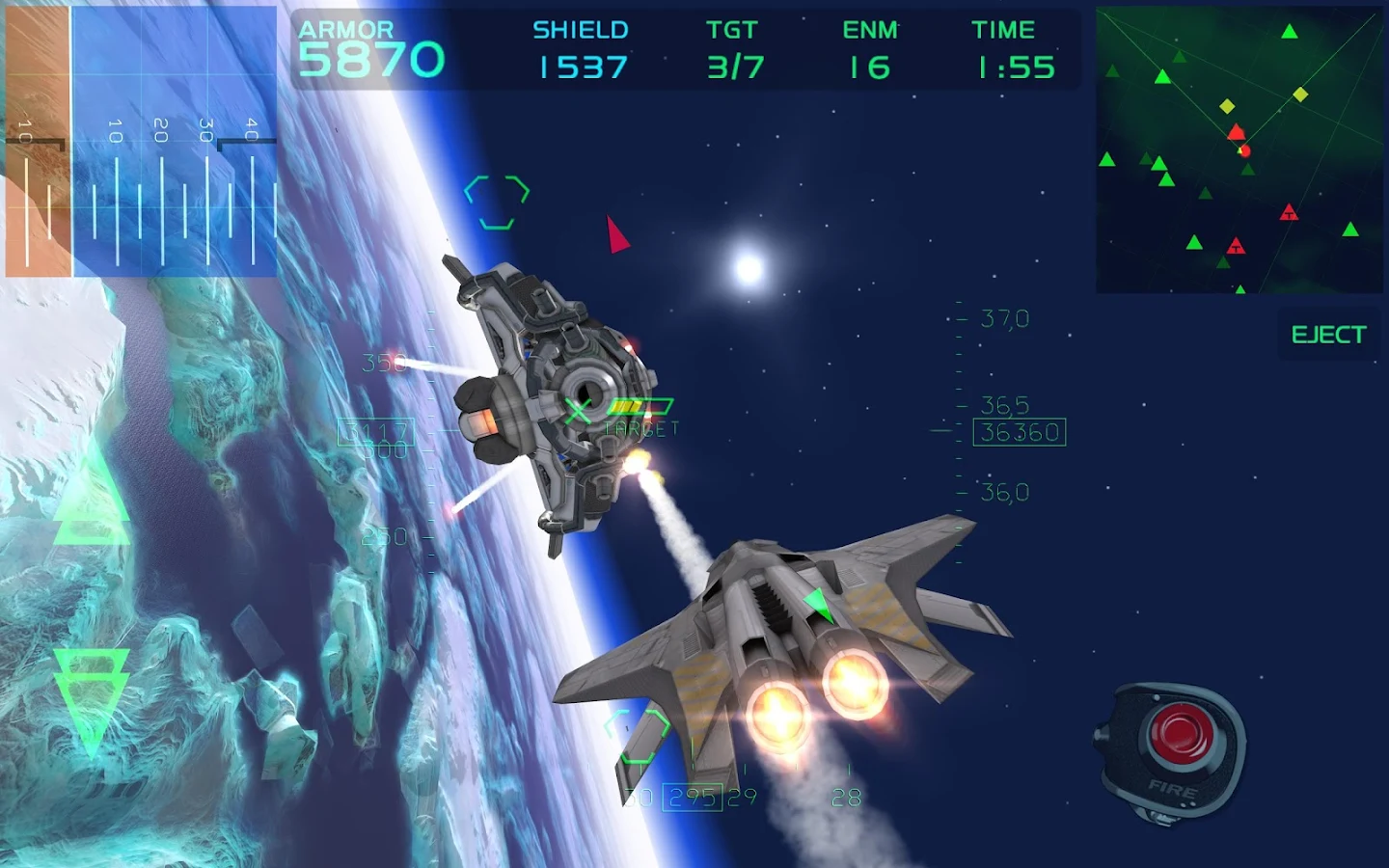Open the attitude indicator map panel
This screenshot has width=1389, height=868.
tap(140, 140)
